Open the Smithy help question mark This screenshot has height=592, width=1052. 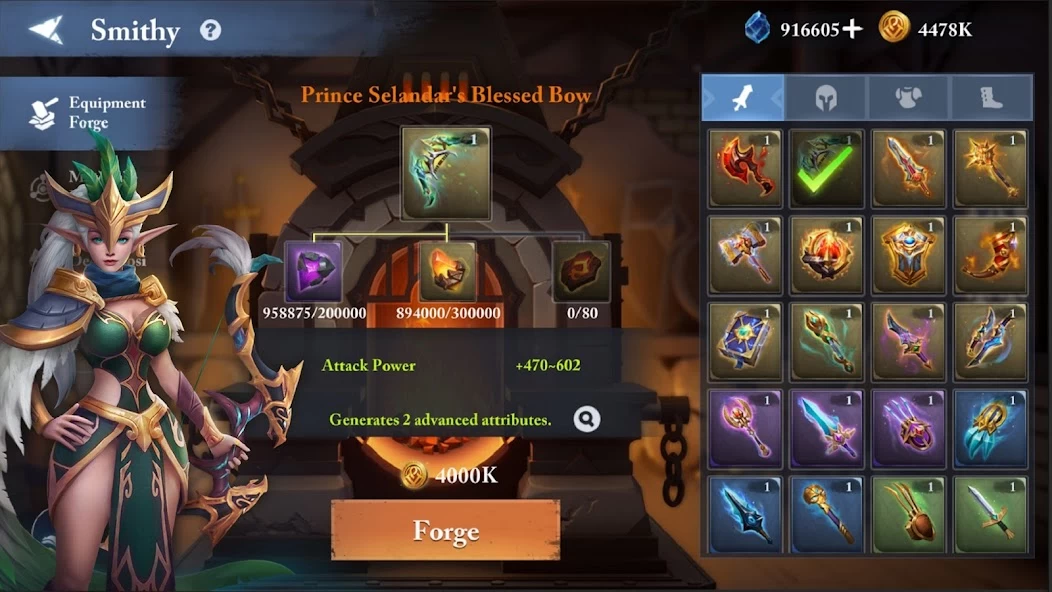pyautogui.click(x=210, y=30)
